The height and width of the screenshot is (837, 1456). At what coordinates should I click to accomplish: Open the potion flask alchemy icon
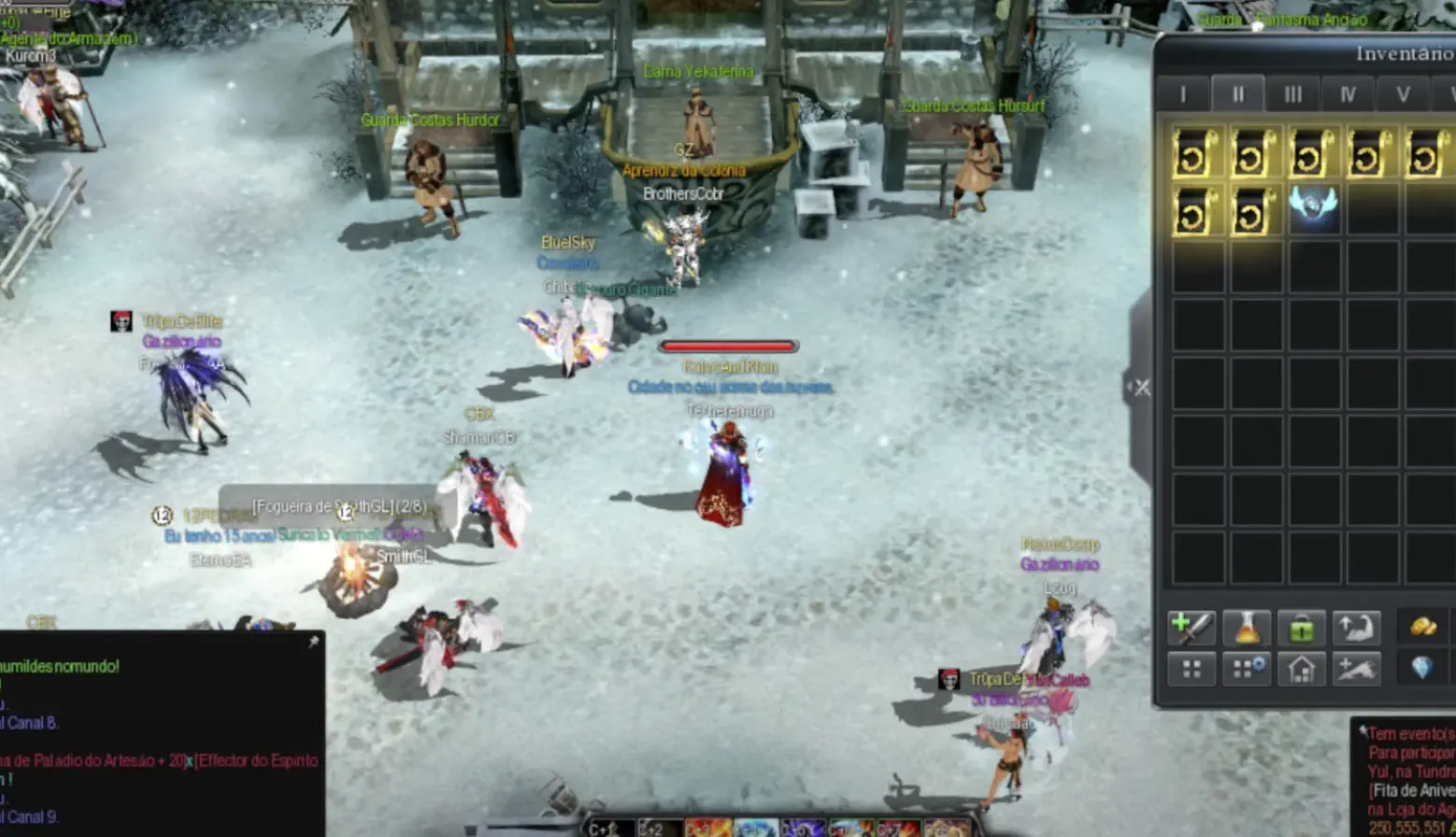click(1247, 627)
